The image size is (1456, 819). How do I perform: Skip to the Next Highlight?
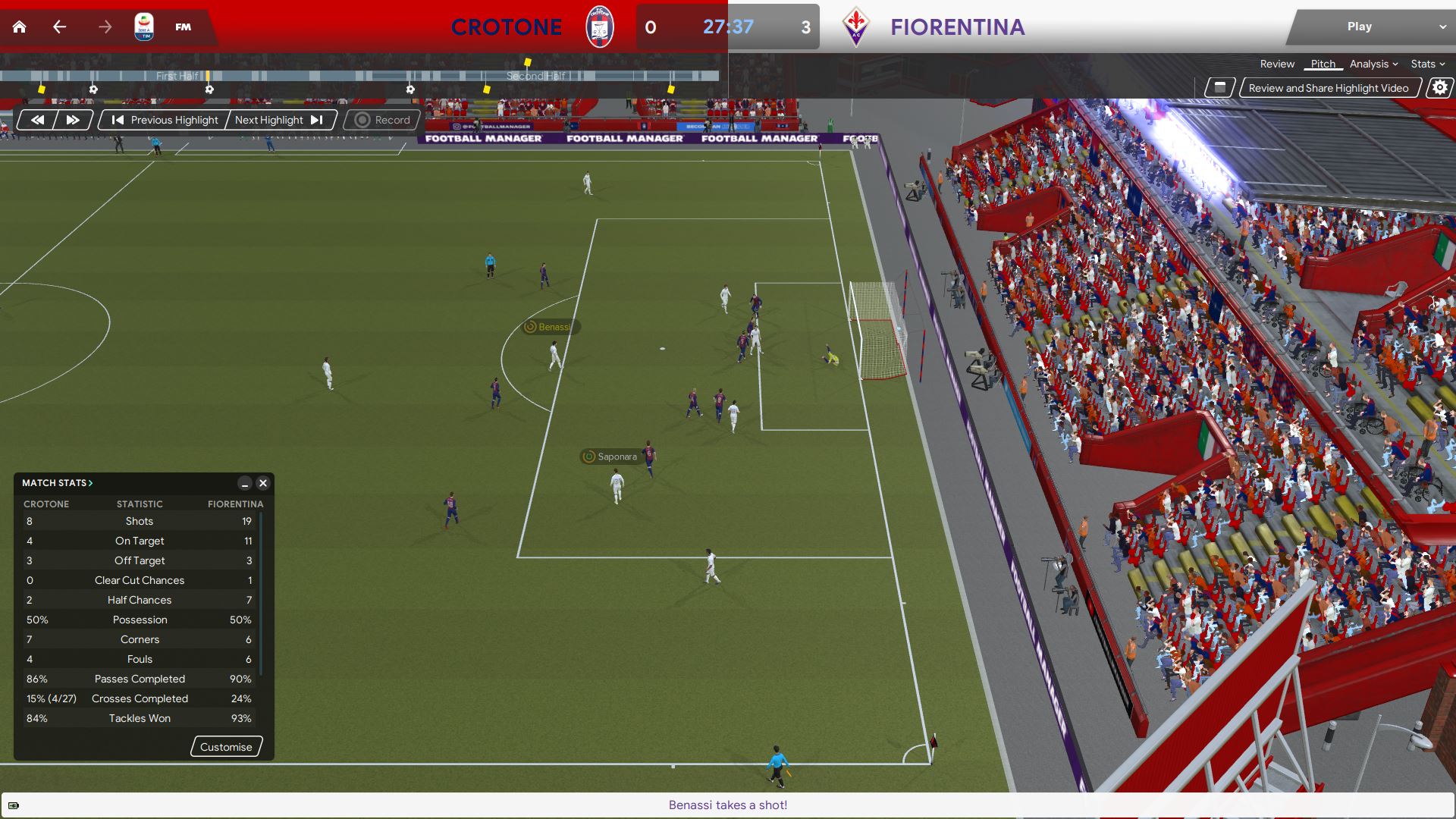pos(279,120)
